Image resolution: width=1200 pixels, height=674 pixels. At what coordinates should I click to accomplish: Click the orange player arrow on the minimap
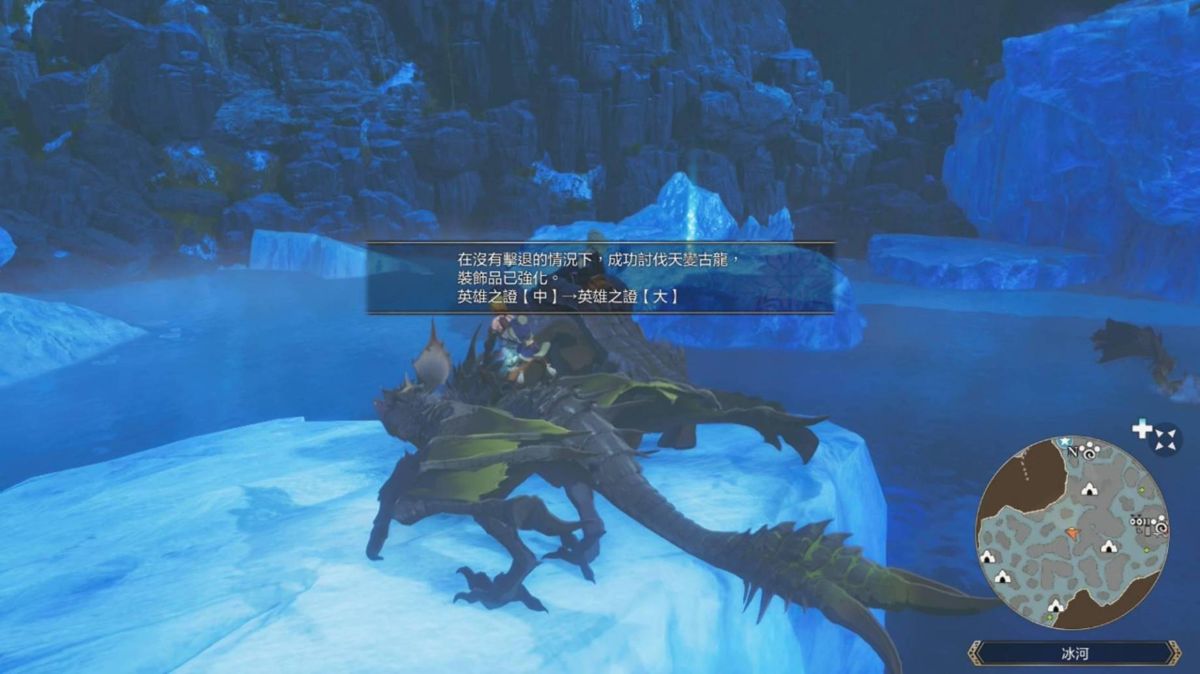pyautogui.click(x=1073, y=533)
